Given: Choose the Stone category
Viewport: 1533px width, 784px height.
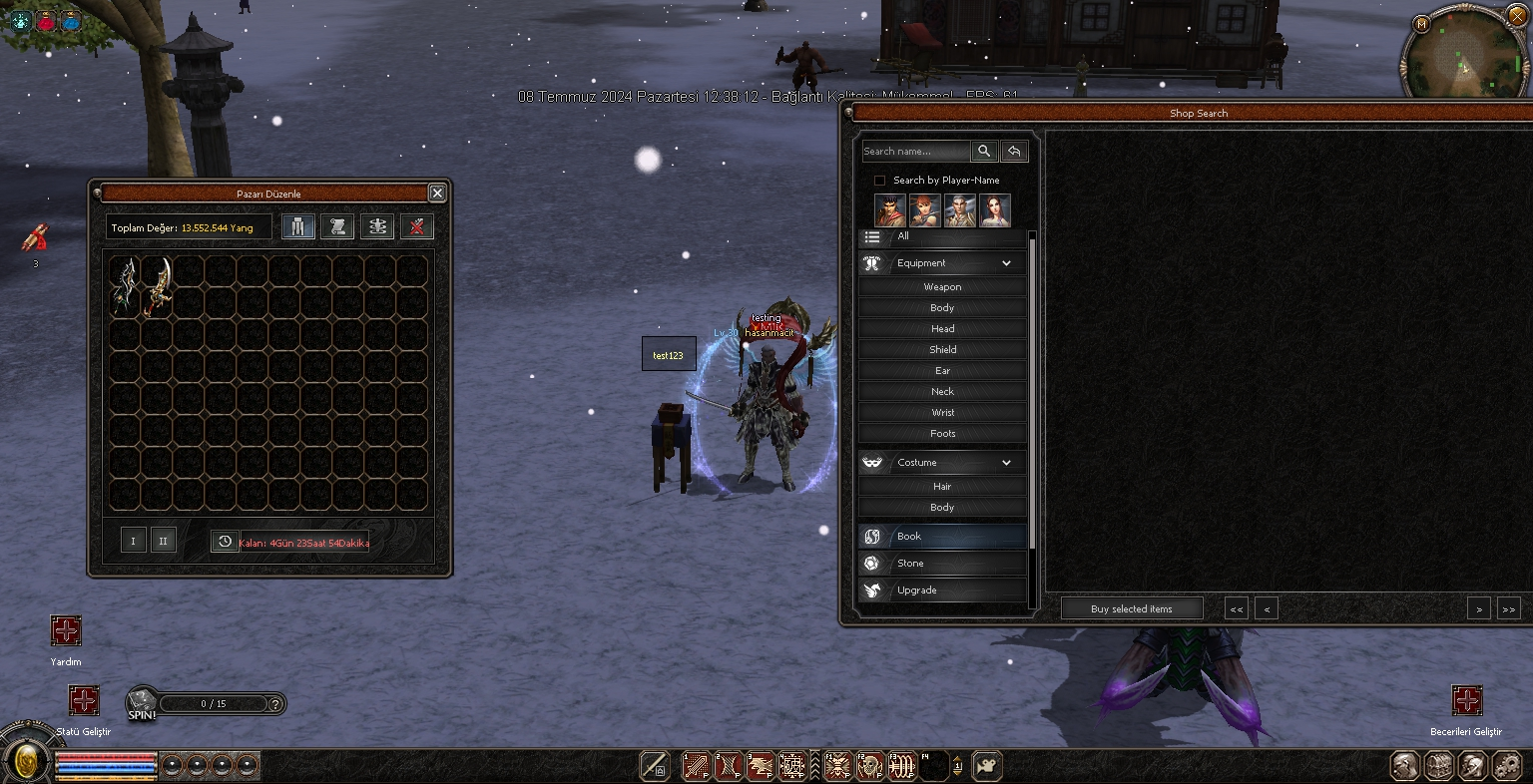Looking at the screenshot, I should pos(942,564).
